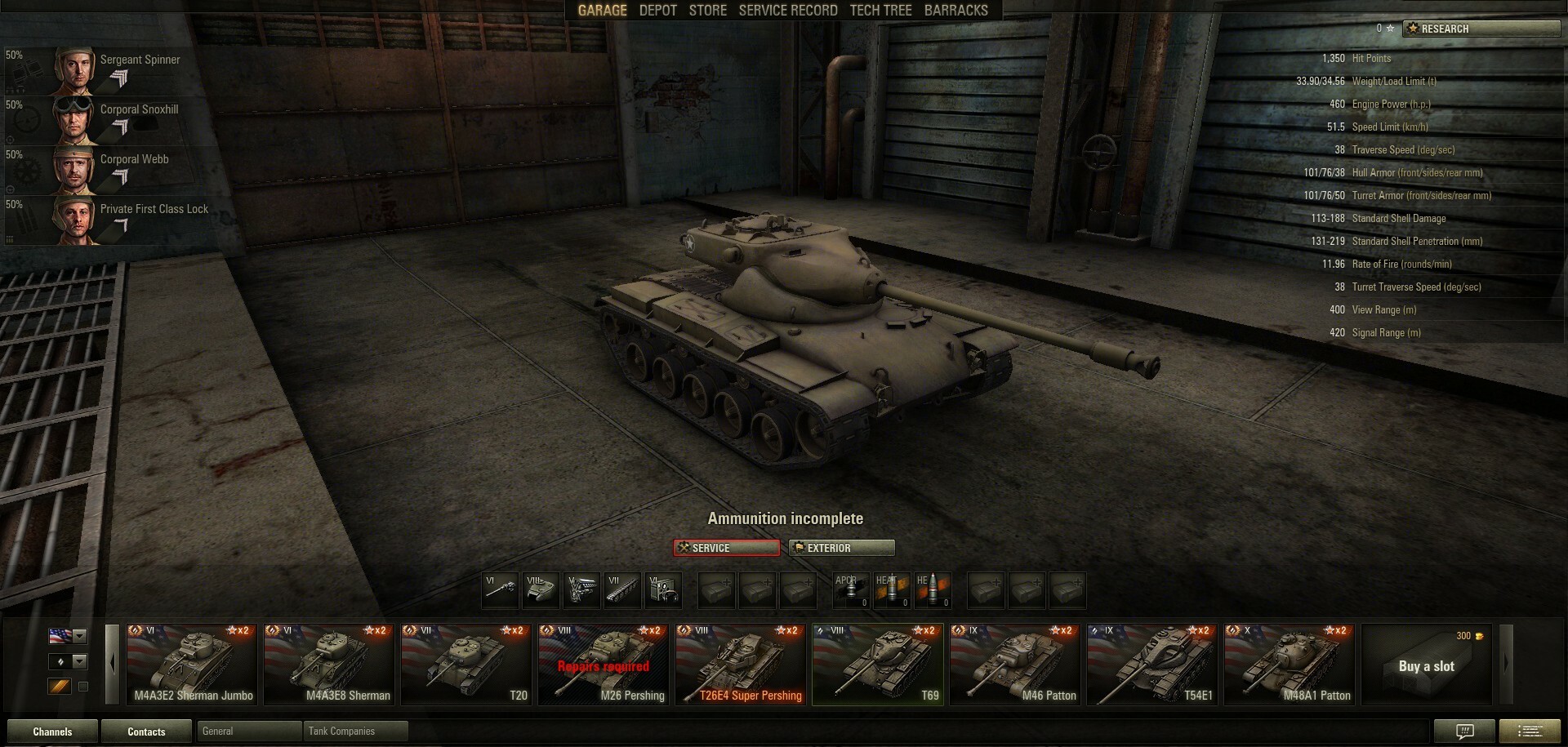Image resolution: width=1568 pixels, height=747 pixels.
Task: Open the Channels chat button
Action: 52,731
